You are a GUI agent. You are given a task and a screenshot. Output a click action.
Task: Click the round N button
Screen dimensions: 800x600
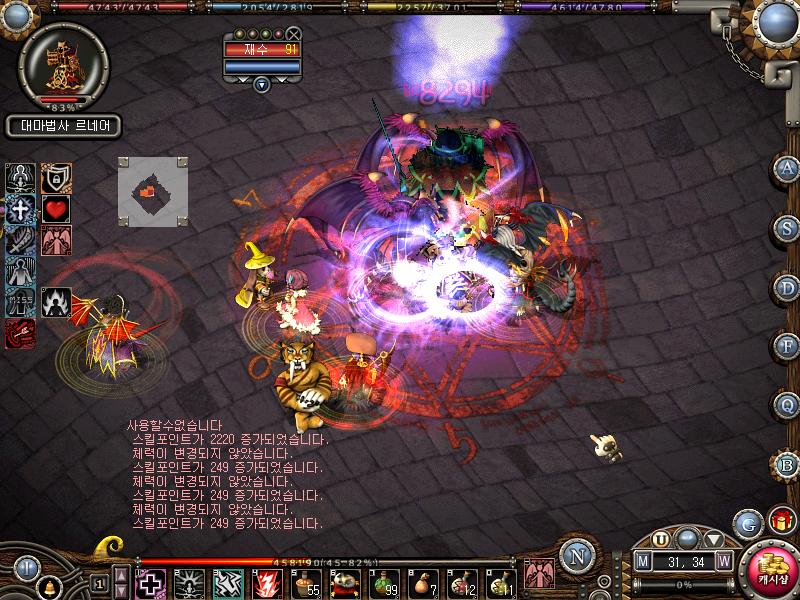click(x=576, y=556)
